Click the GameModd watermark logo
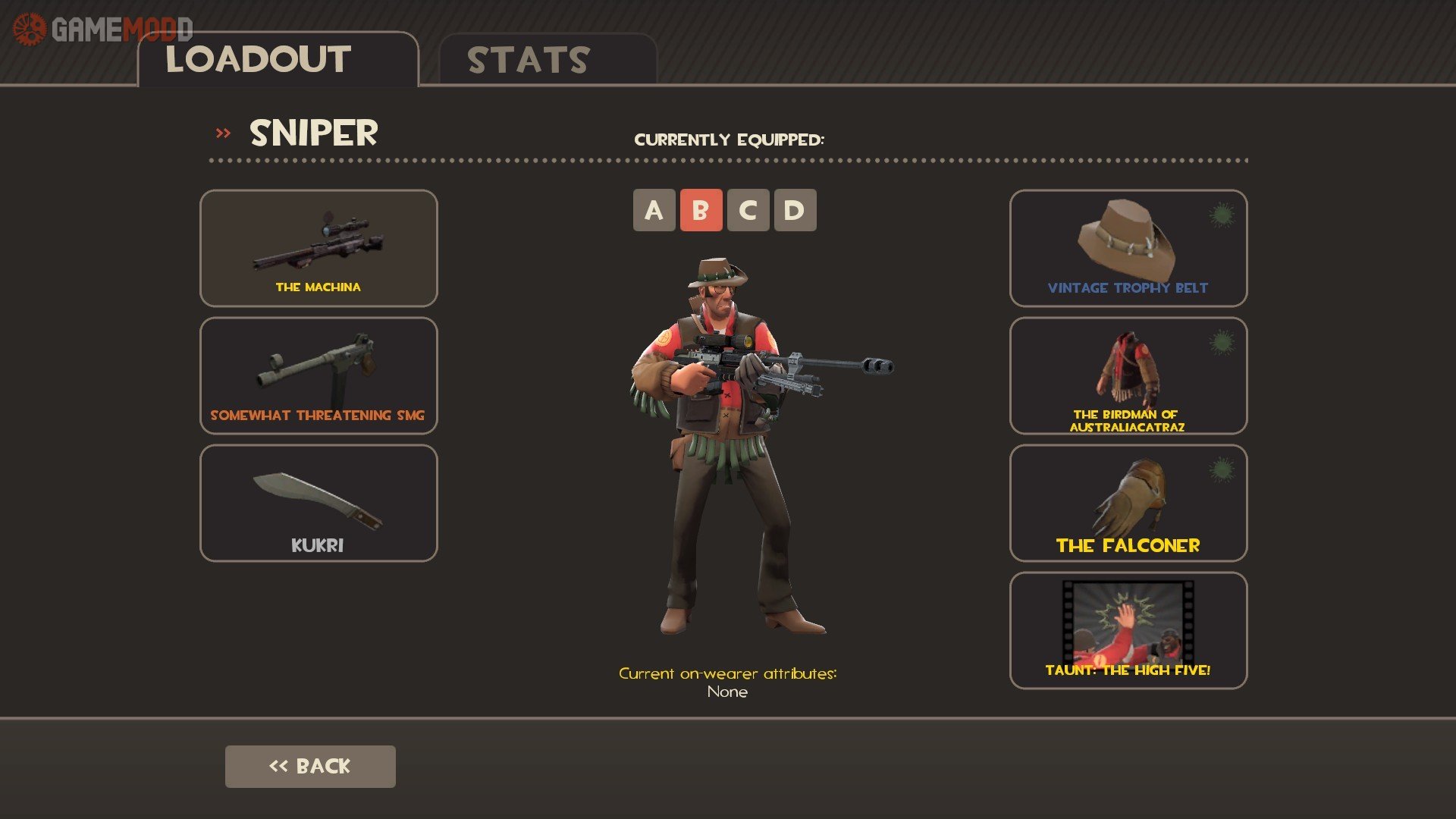This screenshot has width=1456, height=819. (x=102, y=30)
